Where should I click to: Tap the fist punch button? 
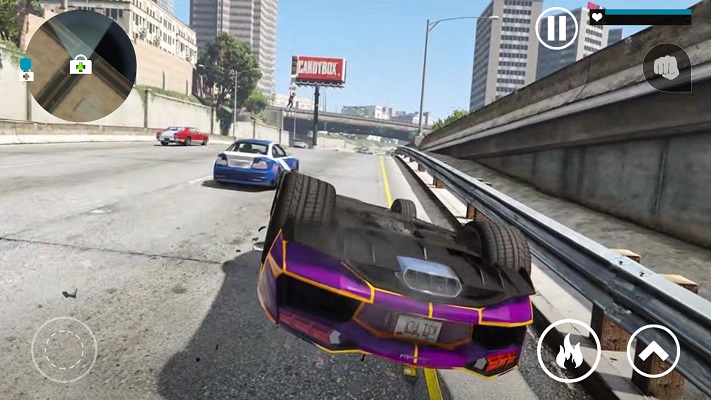pyautogui.click(x=666, y=68)
